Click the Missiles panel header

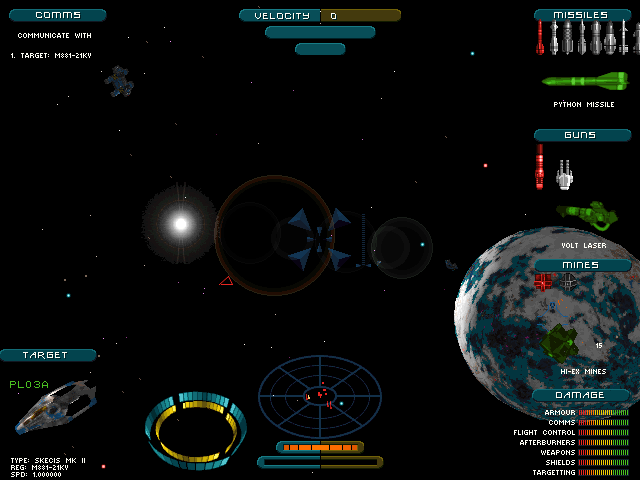[x=581, y=15]
